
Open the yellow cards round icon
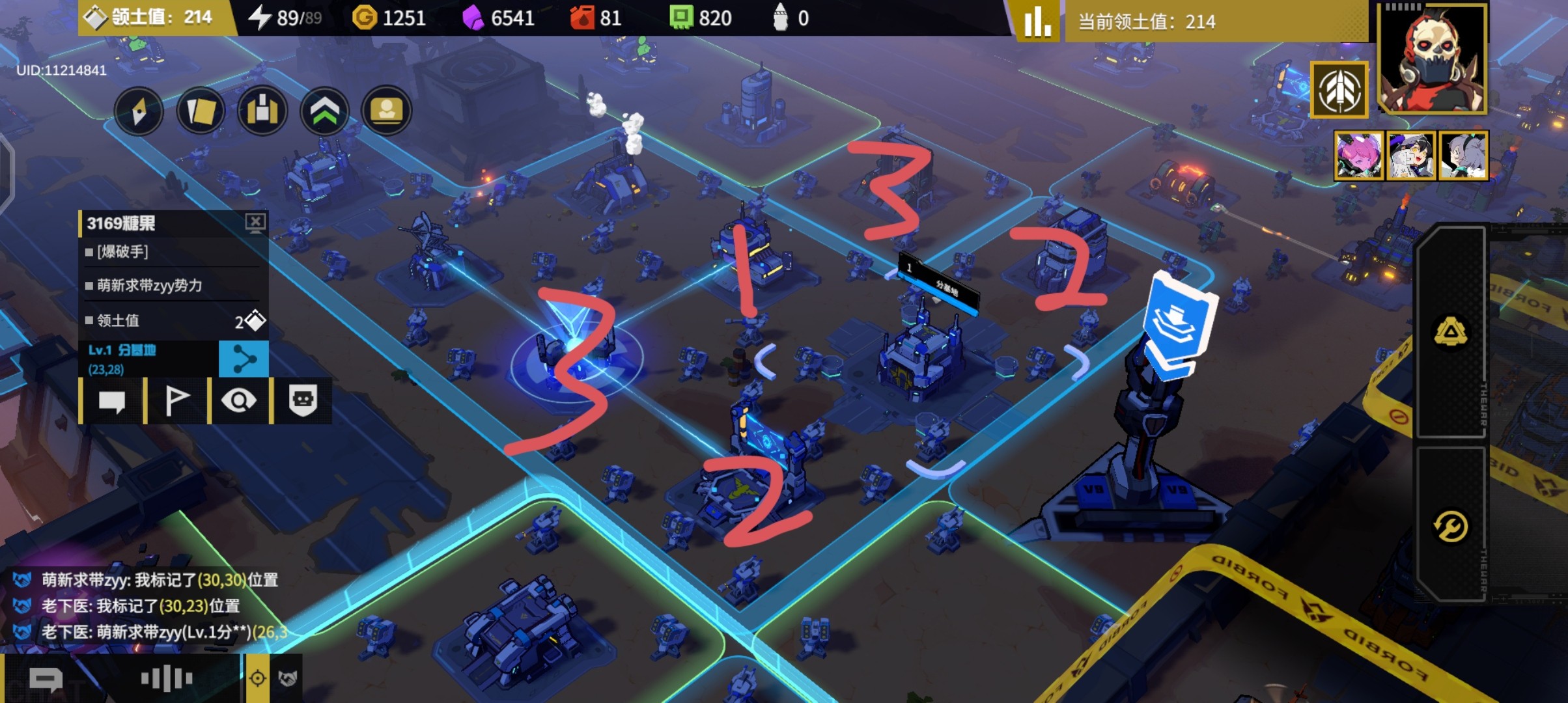pos(201,111)
